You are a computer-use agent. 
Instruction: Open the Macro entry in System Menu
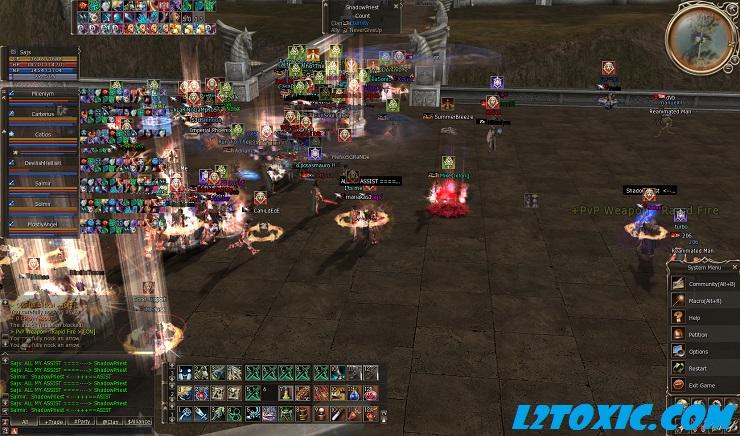pyautogui.click(x=703, y=301)
